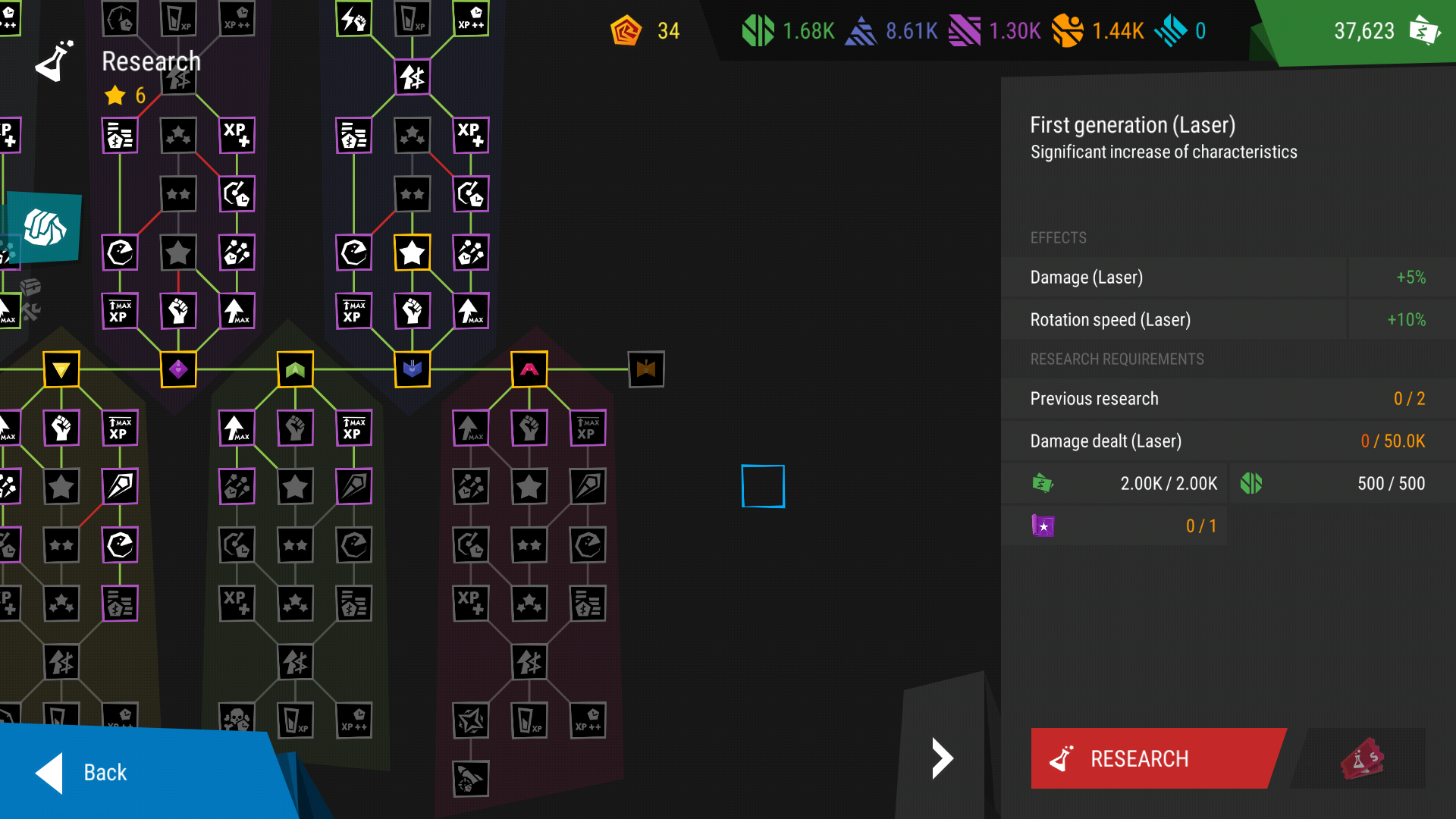The width and height of the screenshot is (1456, 819).
Task: Pick the green chevron faction node
Action: (295, 369)
